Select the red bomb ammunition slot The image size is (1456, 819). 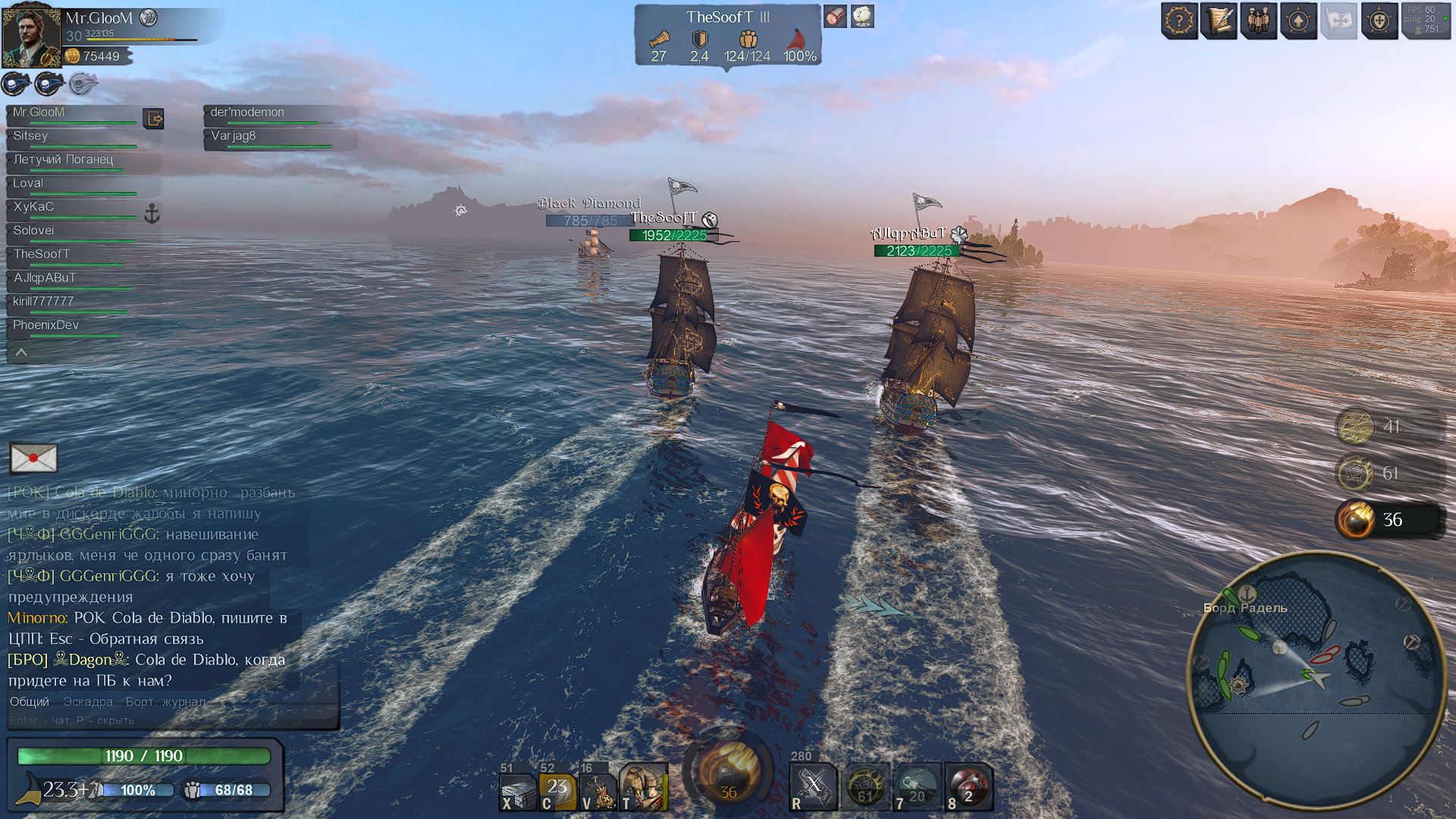[x=968, y=787]
